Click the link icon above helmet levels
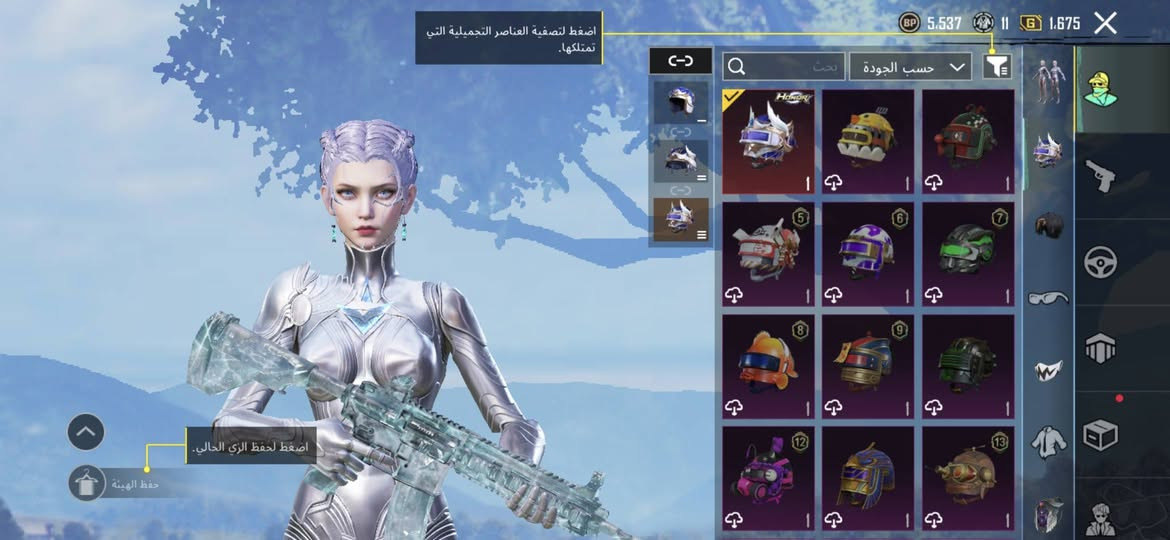1170x540 pixels. tap(680, 61)
